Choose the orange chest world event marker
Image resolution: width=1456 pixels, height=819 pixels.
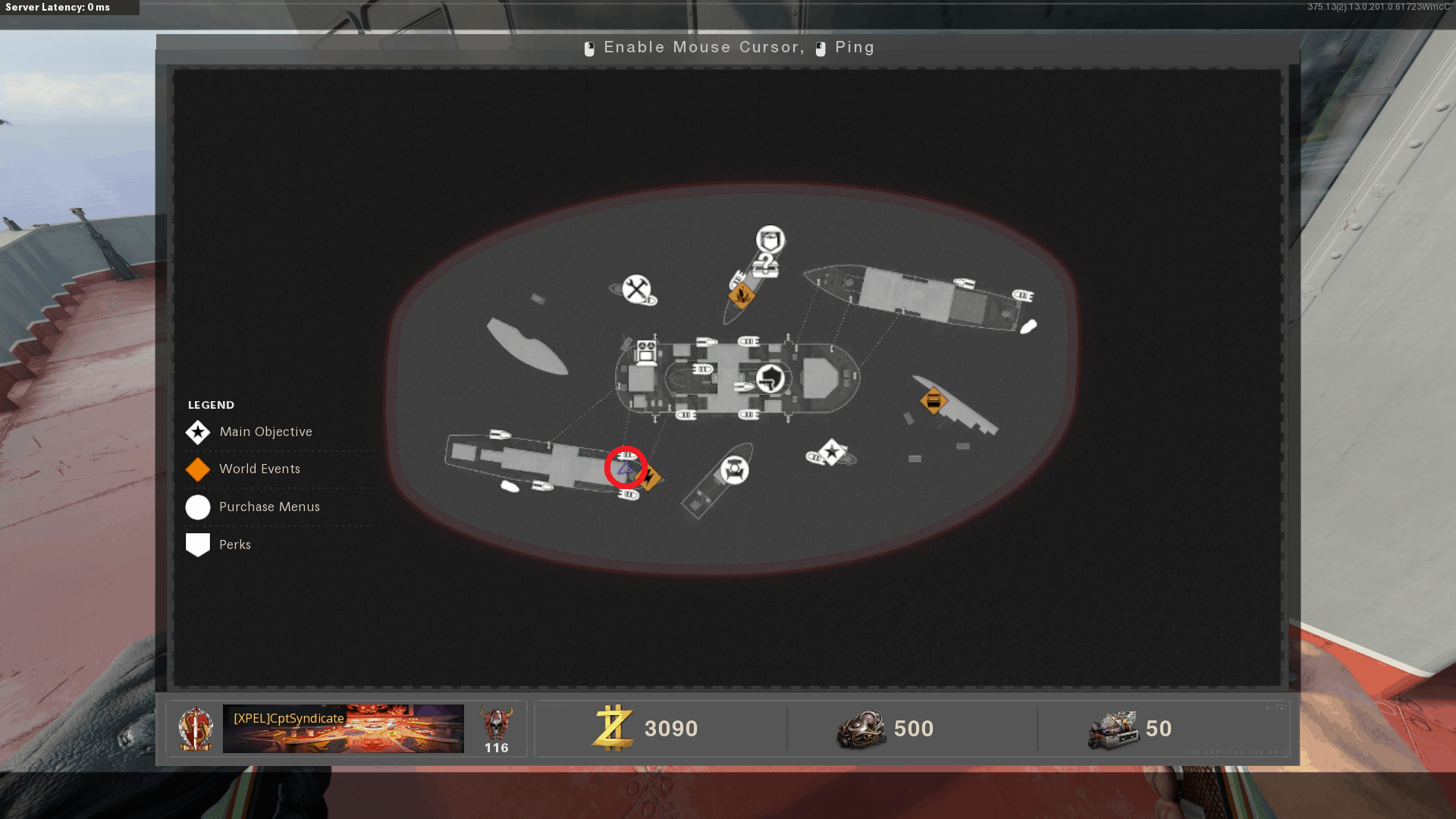(933, 400)
